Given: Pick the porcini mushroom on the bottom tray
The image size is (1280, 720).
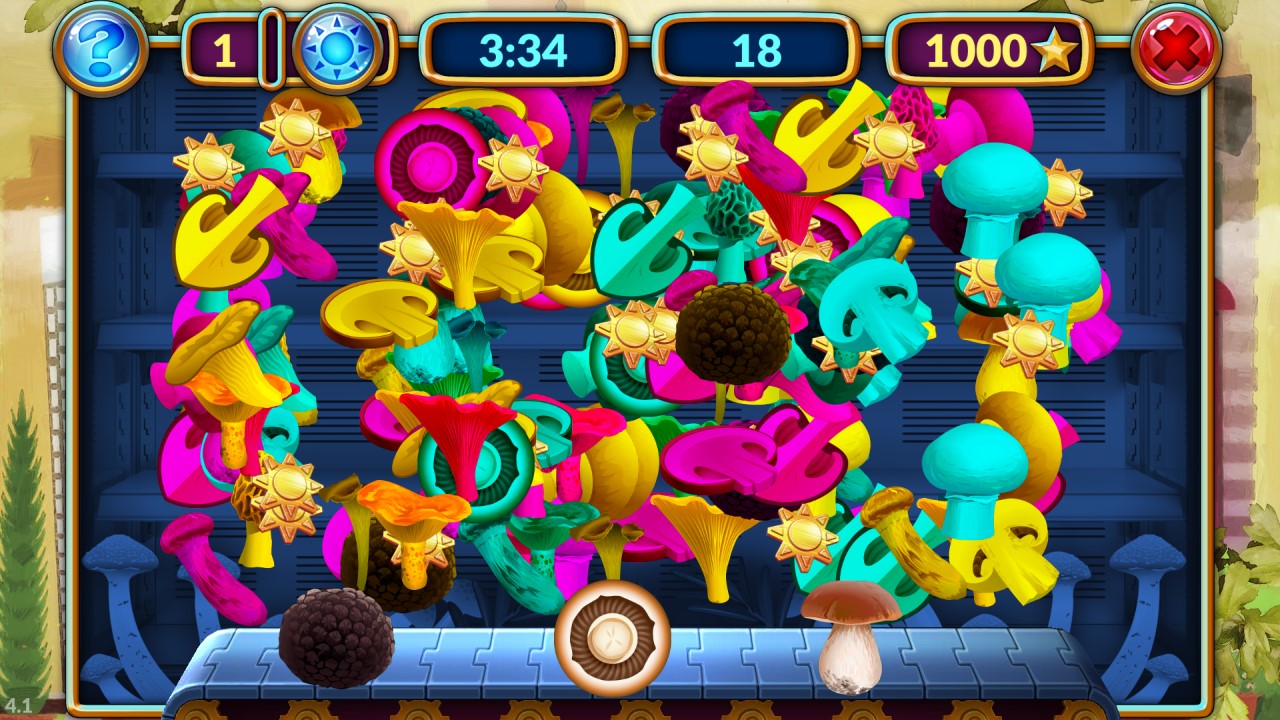Looking at the screenshot, I should point(850,636).
